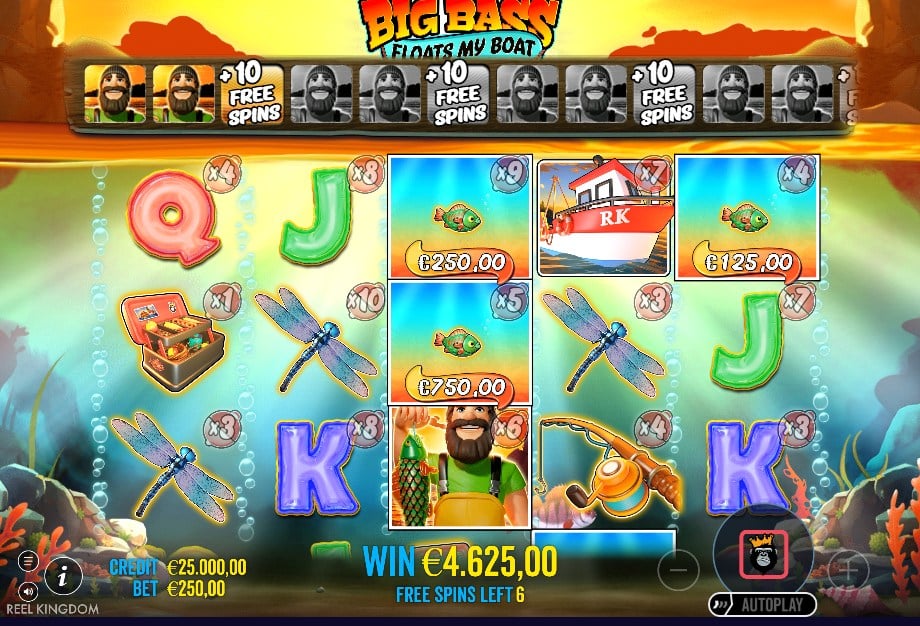This screenshot has width=920, height=626.
Task: Open the hamburger menu button
Action: pyautogui.click(x=28, y=561)
